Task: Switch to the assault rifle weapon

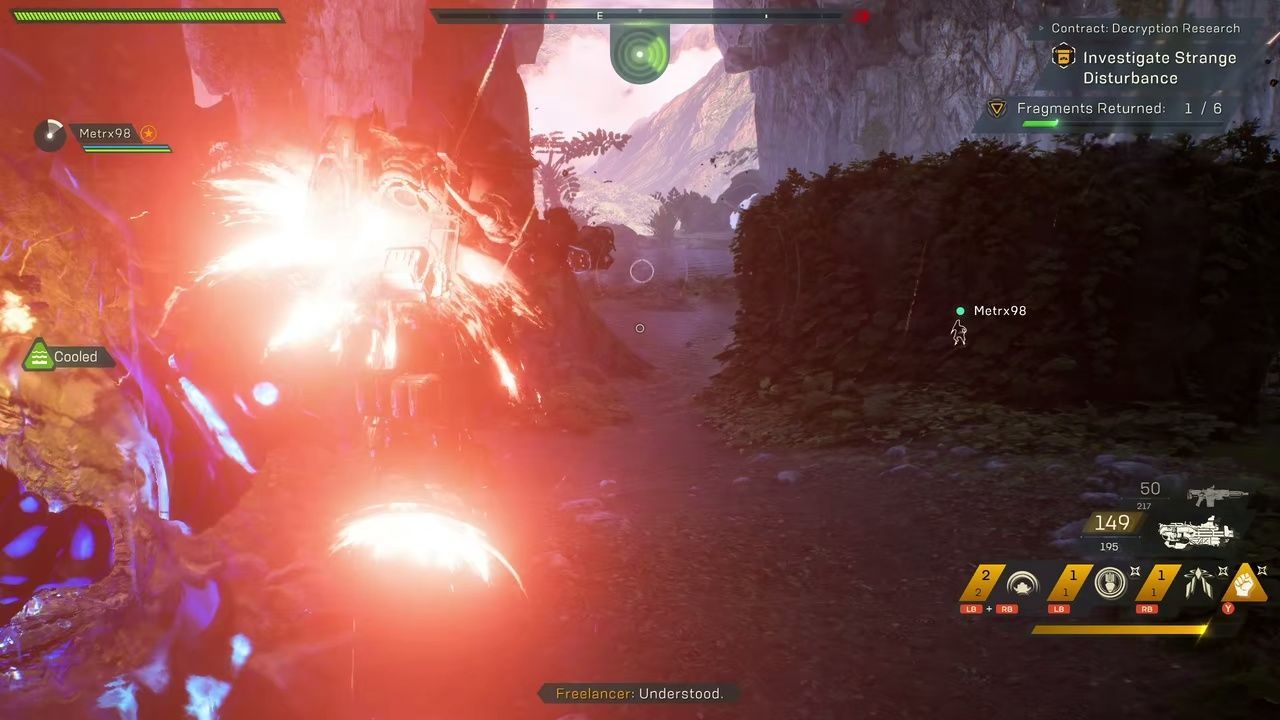Action: point(1217,495)
